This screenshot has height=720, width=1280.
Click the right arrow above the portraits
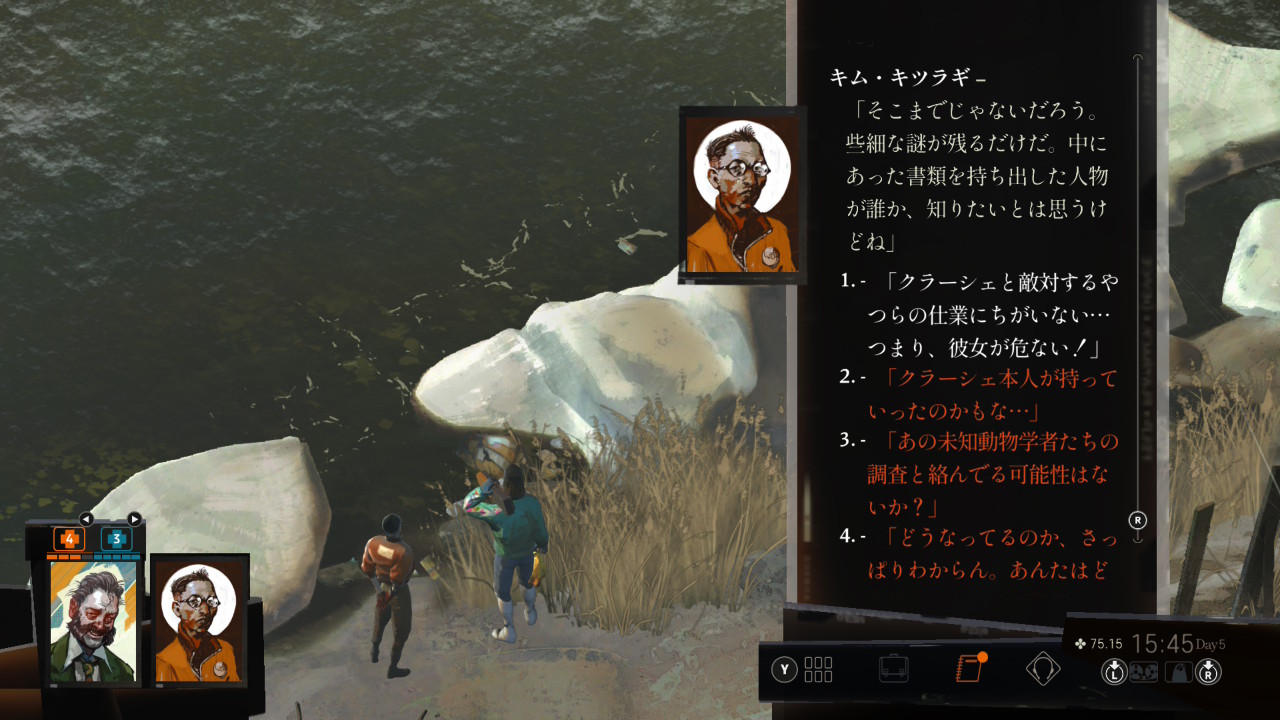click(x=134, y=519)
